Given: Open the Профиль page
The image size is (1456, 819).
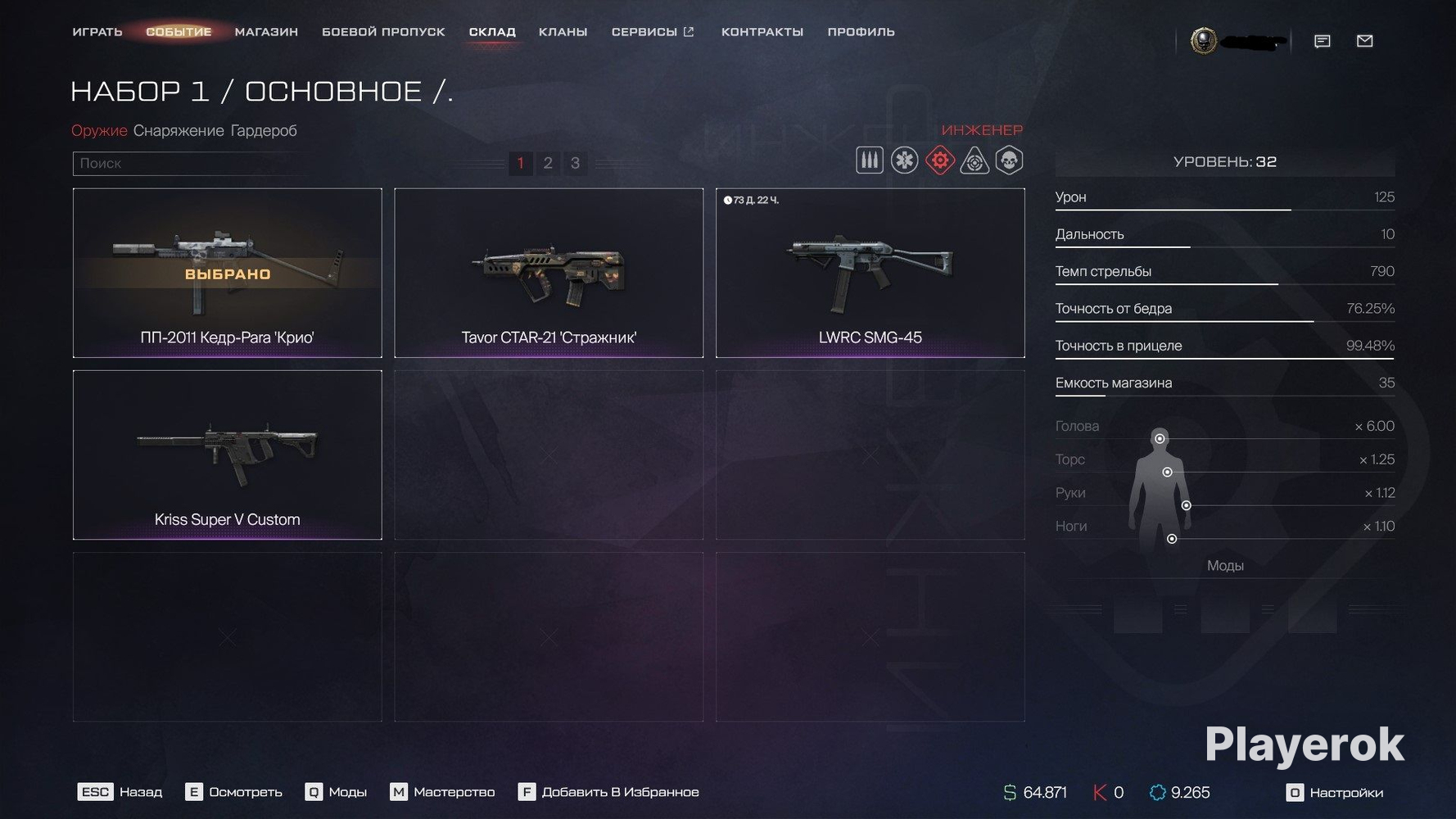Looking at the screenshot, I should (x=861, y=32).
